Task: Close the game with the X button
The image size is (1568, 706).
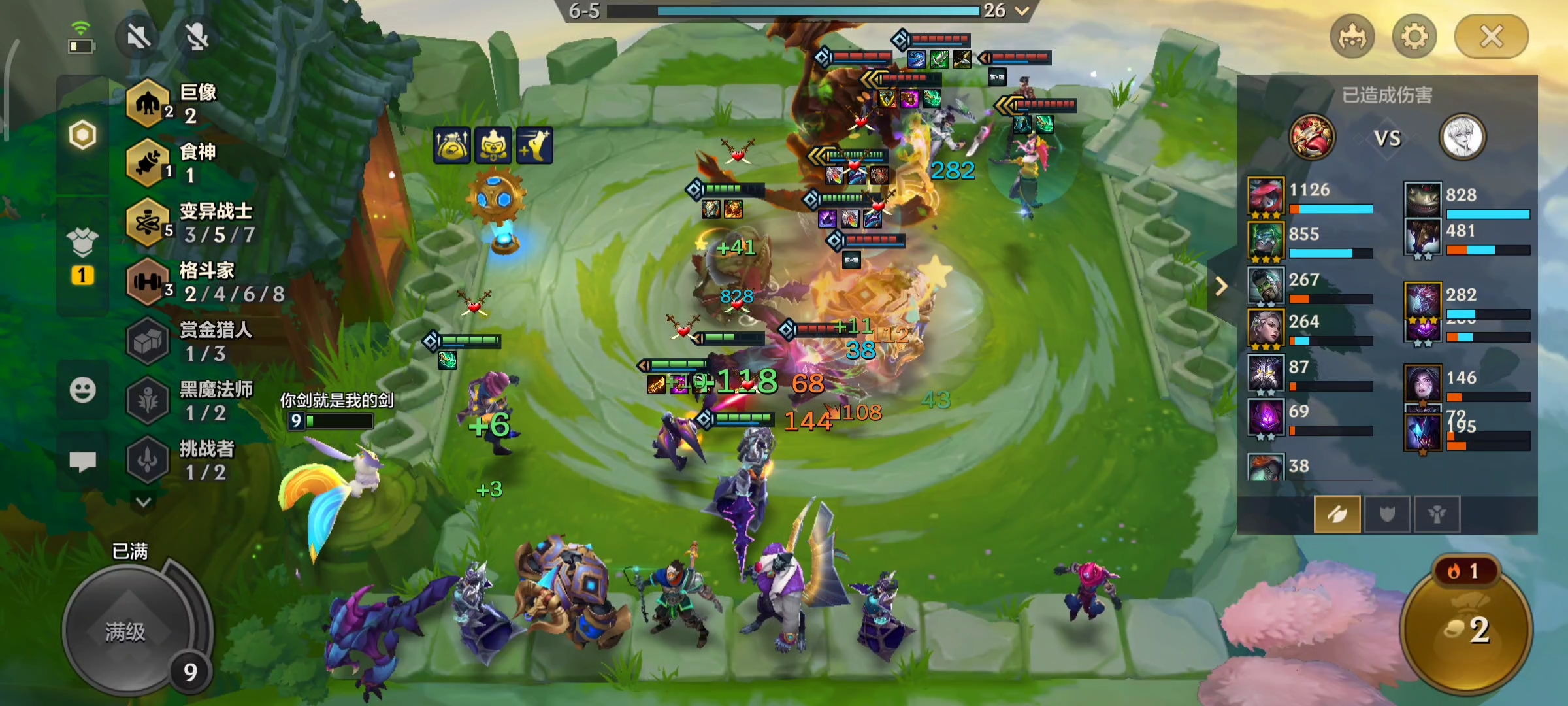Action: [x=1491, y=37]
